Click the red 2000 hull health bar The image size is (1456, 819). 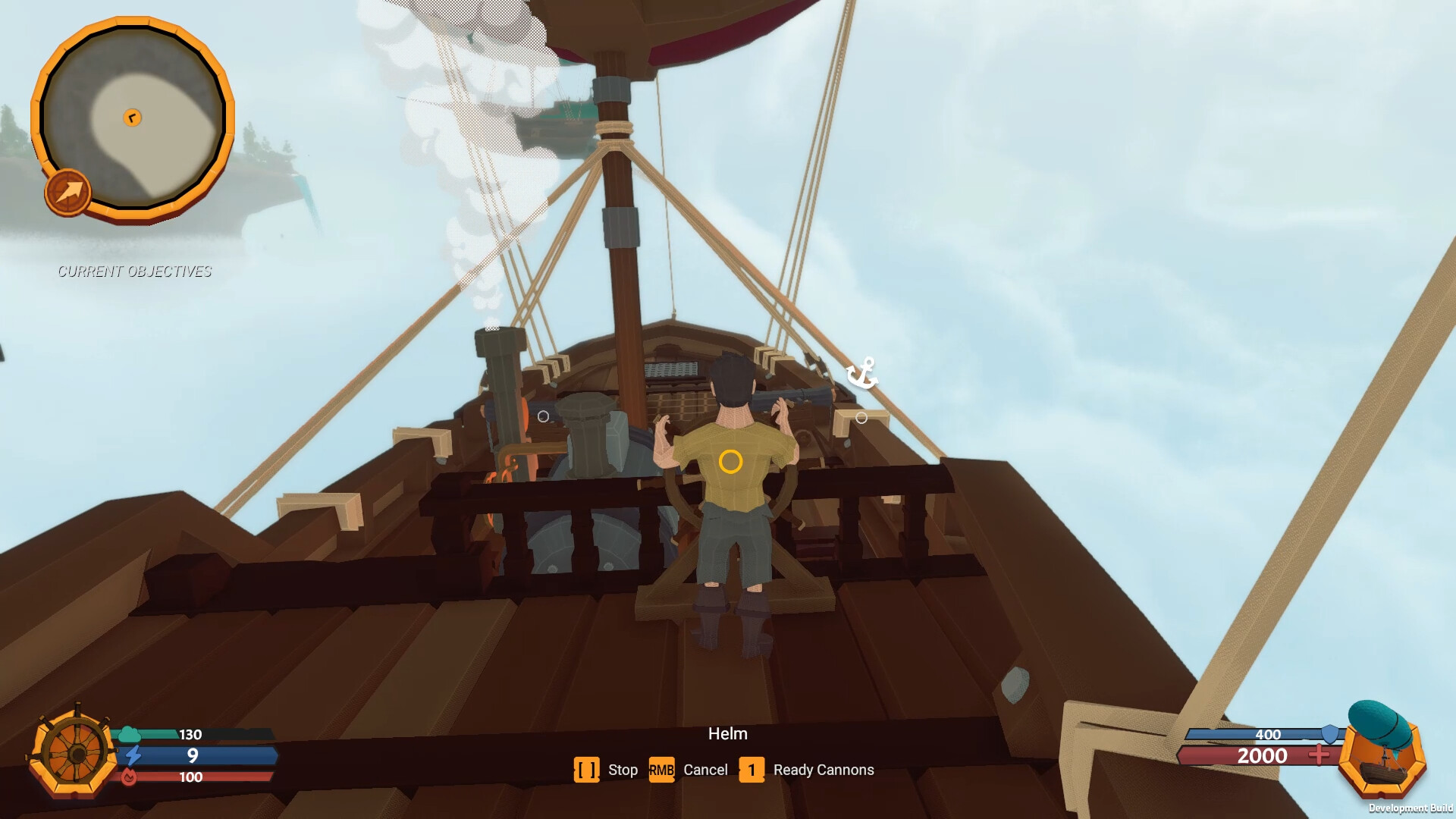[x=1261, y=756]
